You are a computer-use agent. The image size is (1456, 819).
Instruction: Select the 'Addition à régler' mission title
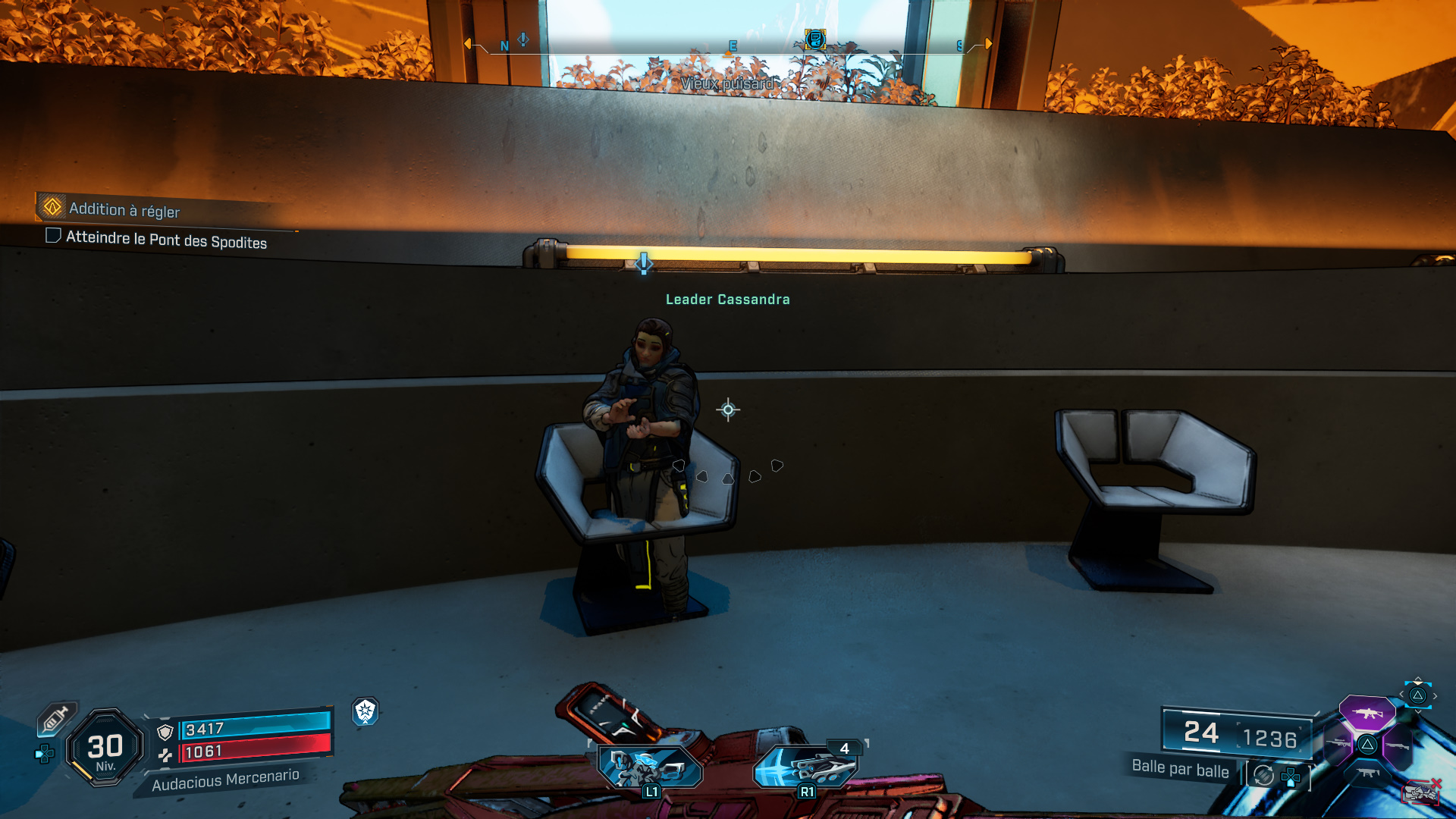(124, 209)
